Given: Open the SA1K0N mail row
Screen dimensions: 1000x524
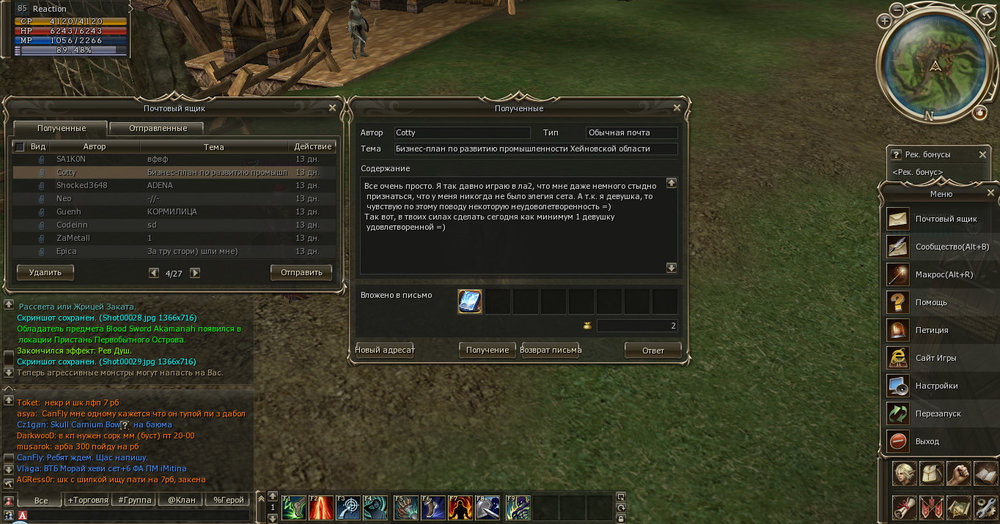Looking at the screenshot, I should pos(150,159).
